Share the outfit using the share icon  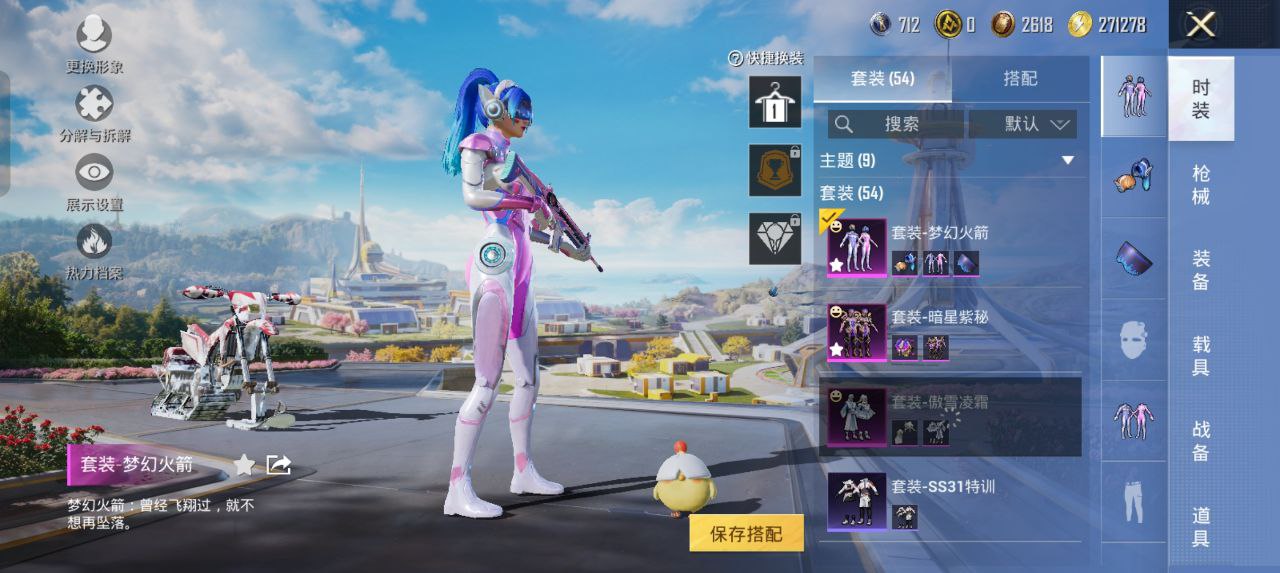pyautogui.click(x=278, y=464)
